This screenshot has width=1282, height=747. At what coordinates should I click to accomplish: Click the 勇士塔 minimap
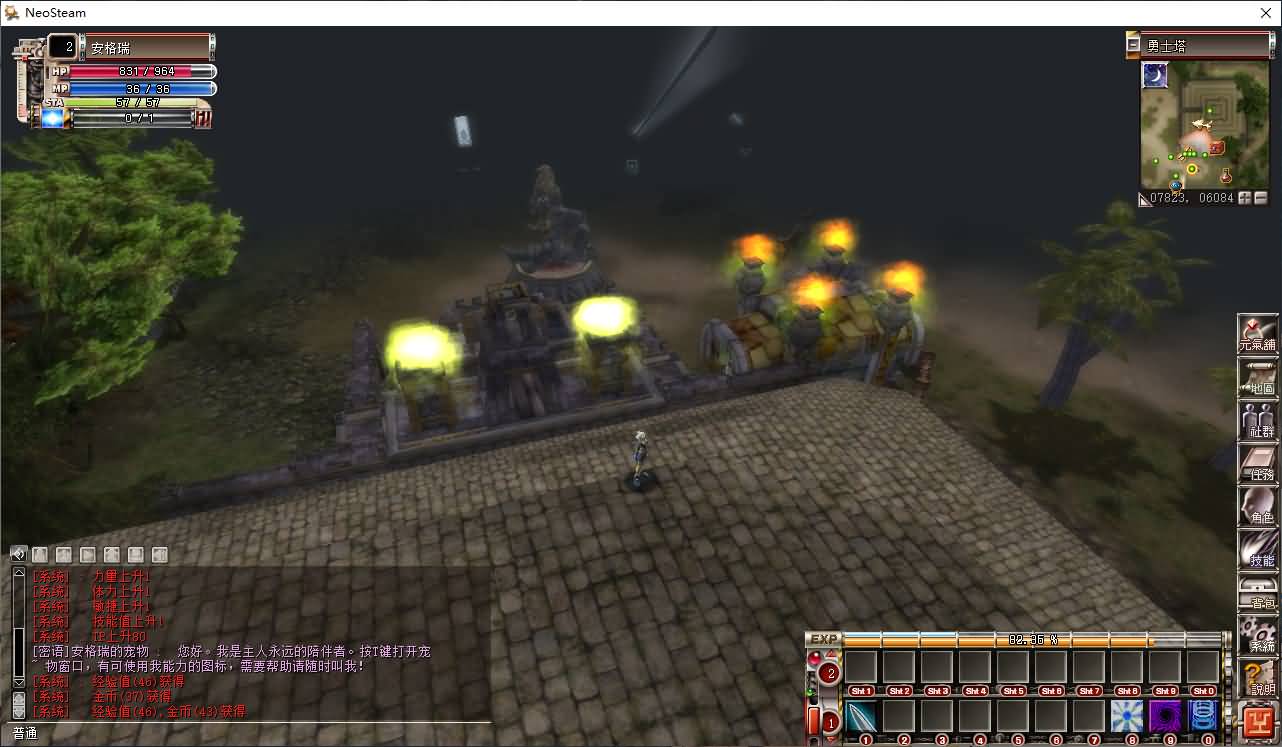click(1191, 125)
